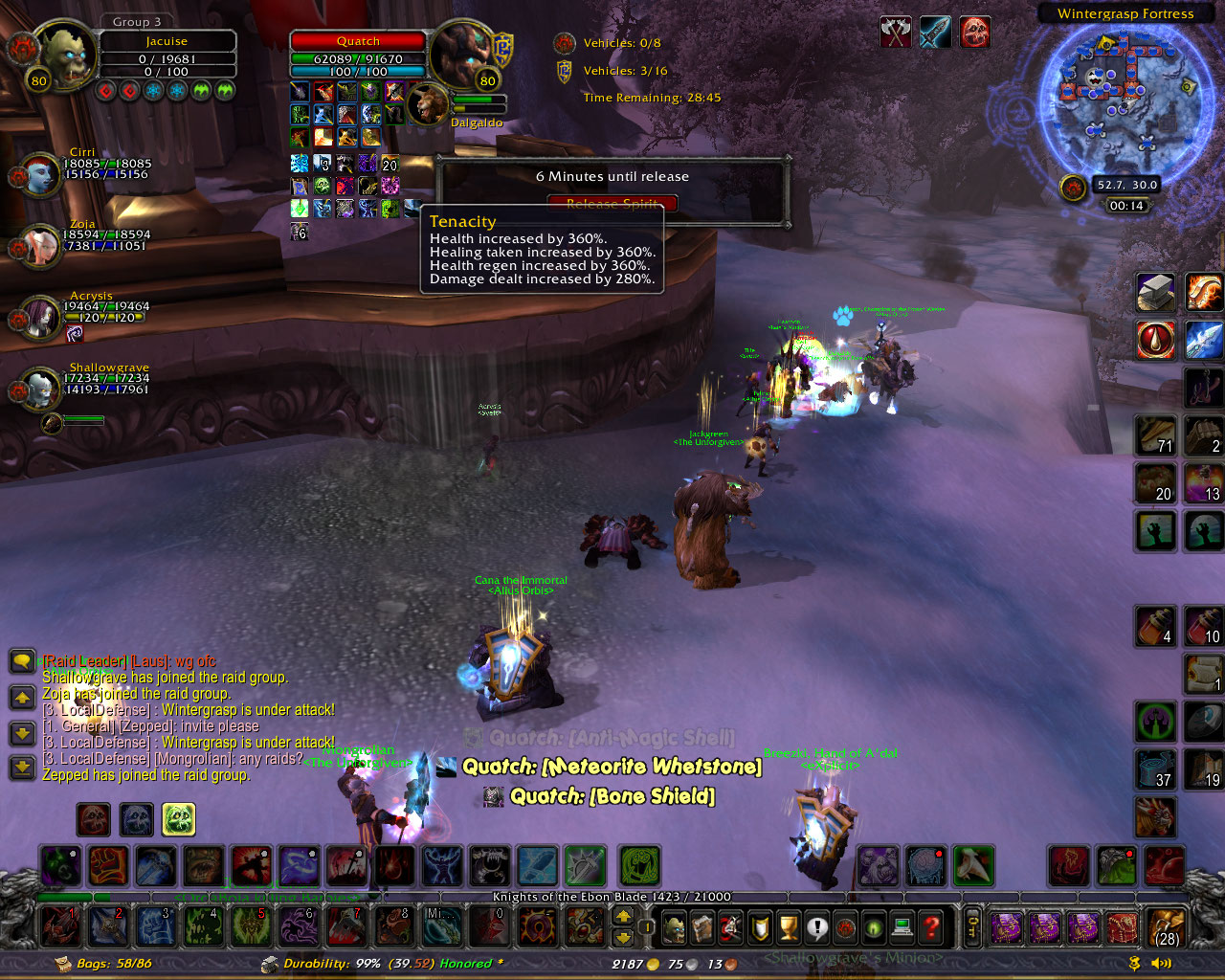Page the action bar up with the arrow
The height and width of the screenshot is (980, 1225).
click(x=623, y=917)
